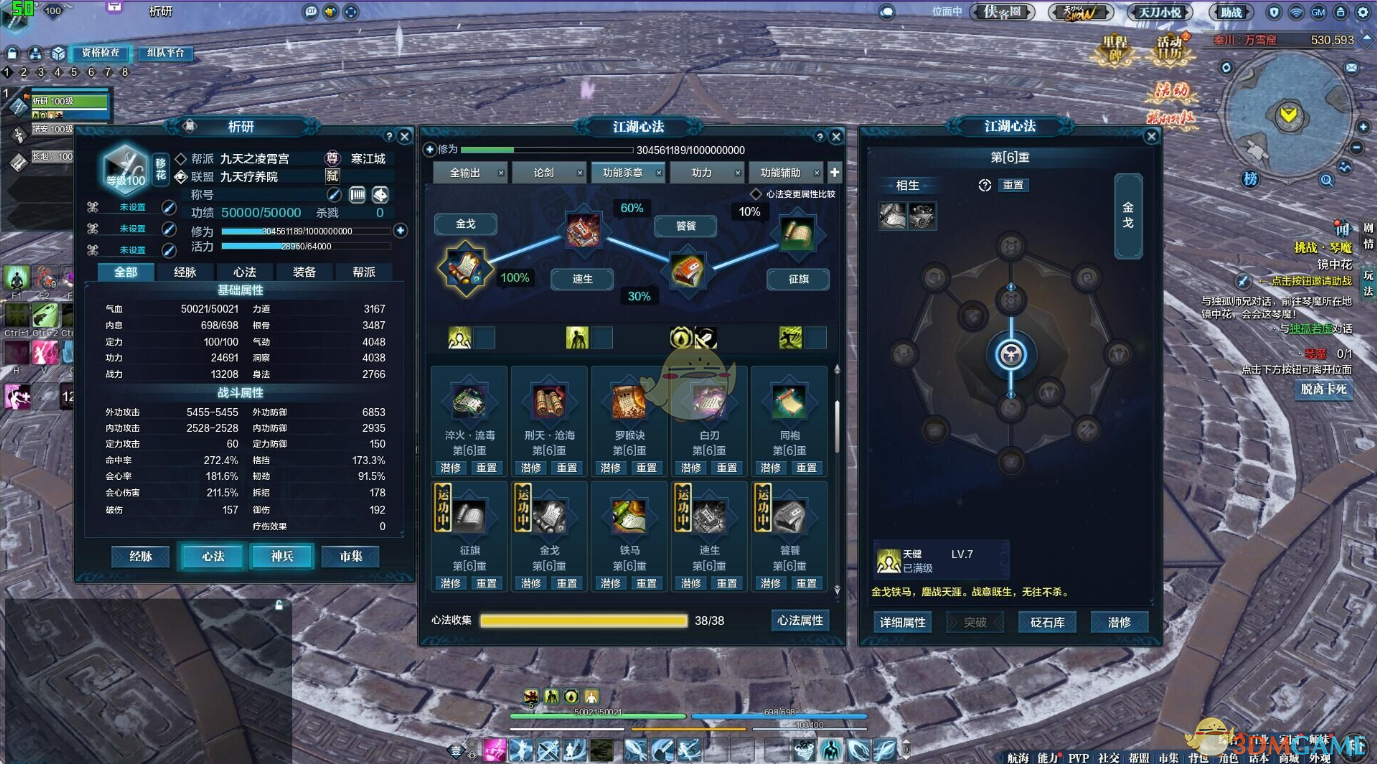
Task: Click the 脱离卡死 unstuck button
Action: (x=1324, y=389)
